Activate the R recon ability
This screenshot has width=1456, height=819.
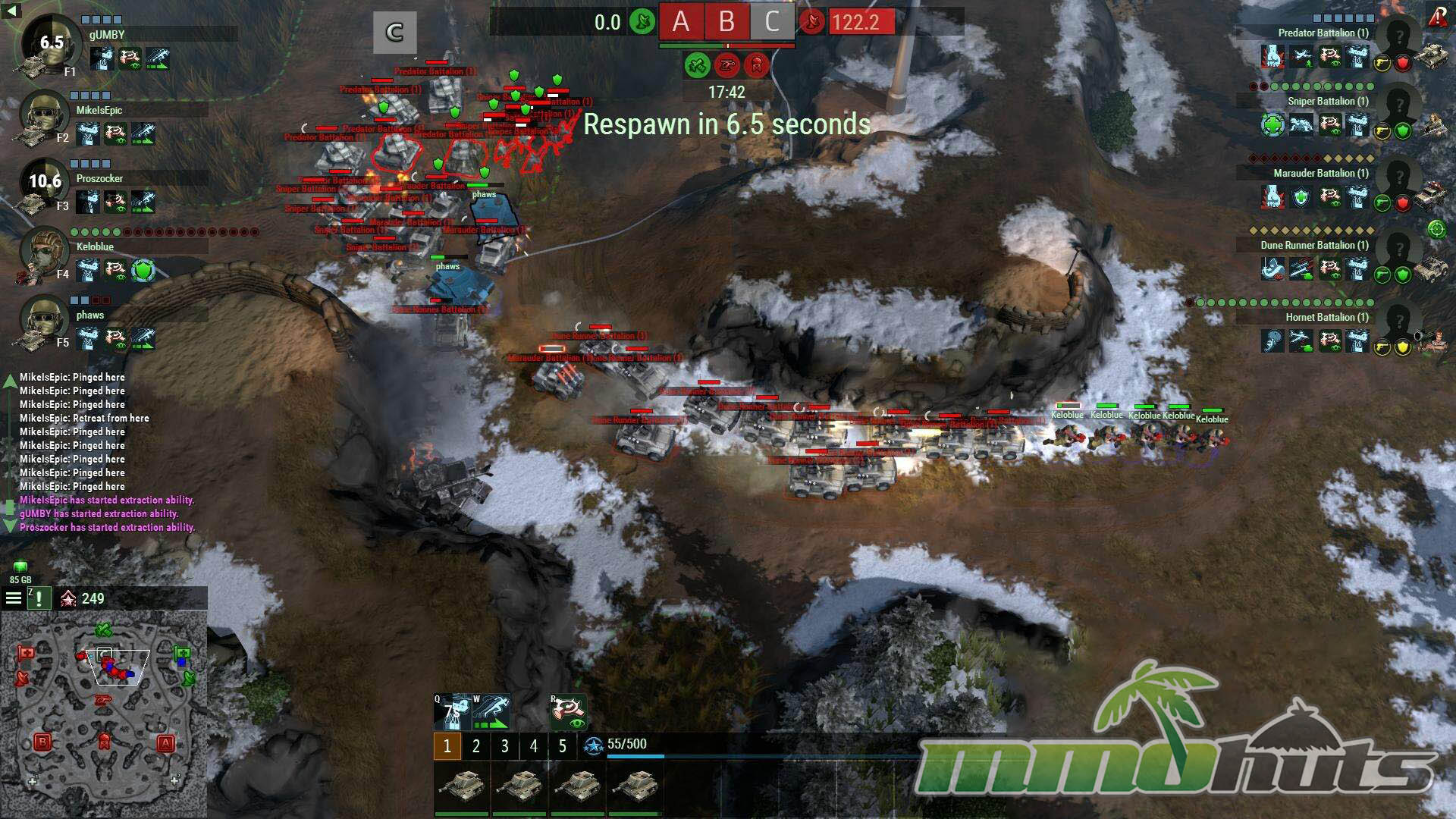pos(568,713)
